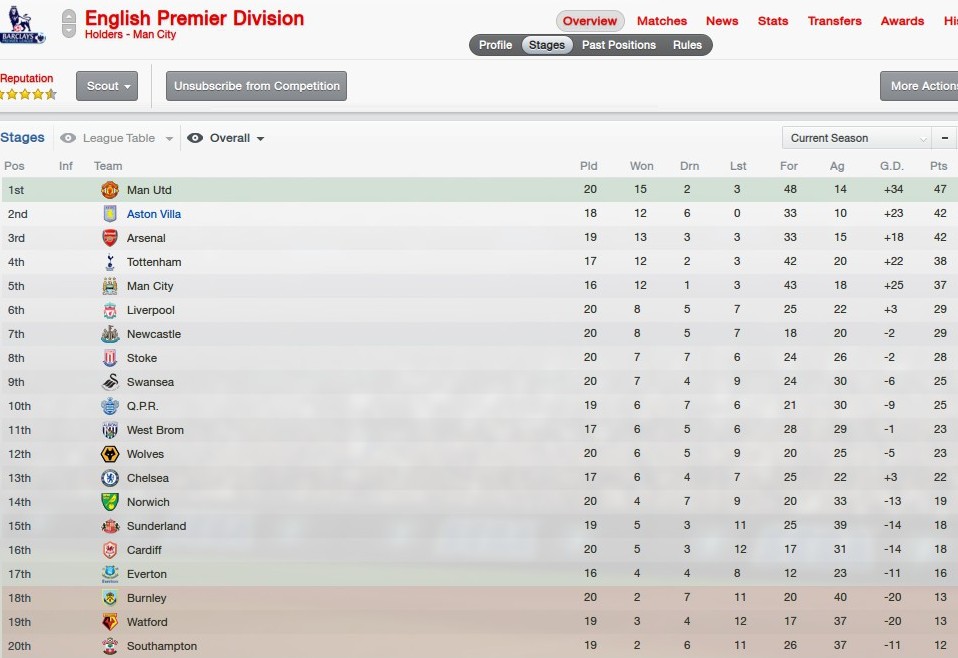Image resolution: width=958 pixels, height=658 pixels.
Task: Open Past Positions view
Action: click(x=618, y=45)
